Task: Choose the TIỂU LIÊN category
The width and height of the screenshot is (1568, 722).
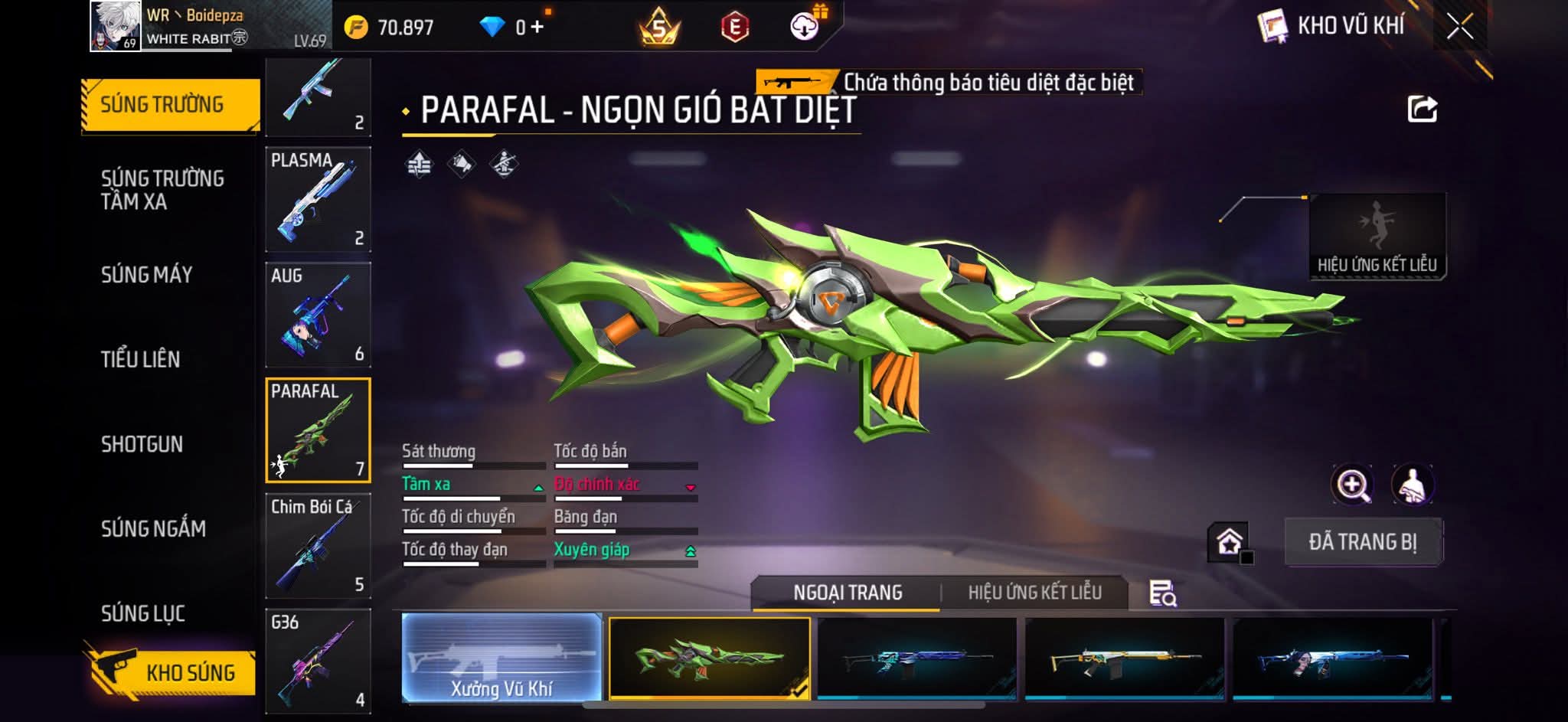Action: coord(141,359)
